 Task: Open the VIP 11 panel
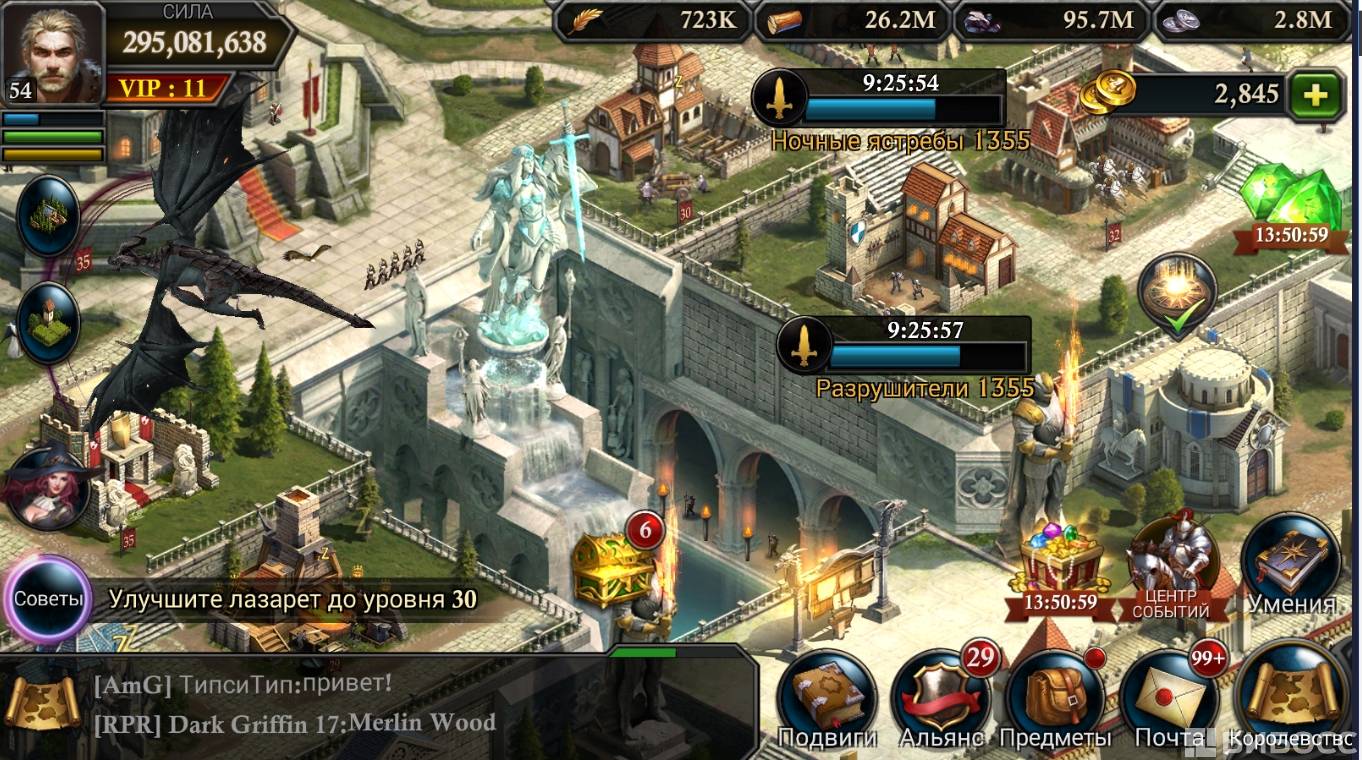coord(162,88)
